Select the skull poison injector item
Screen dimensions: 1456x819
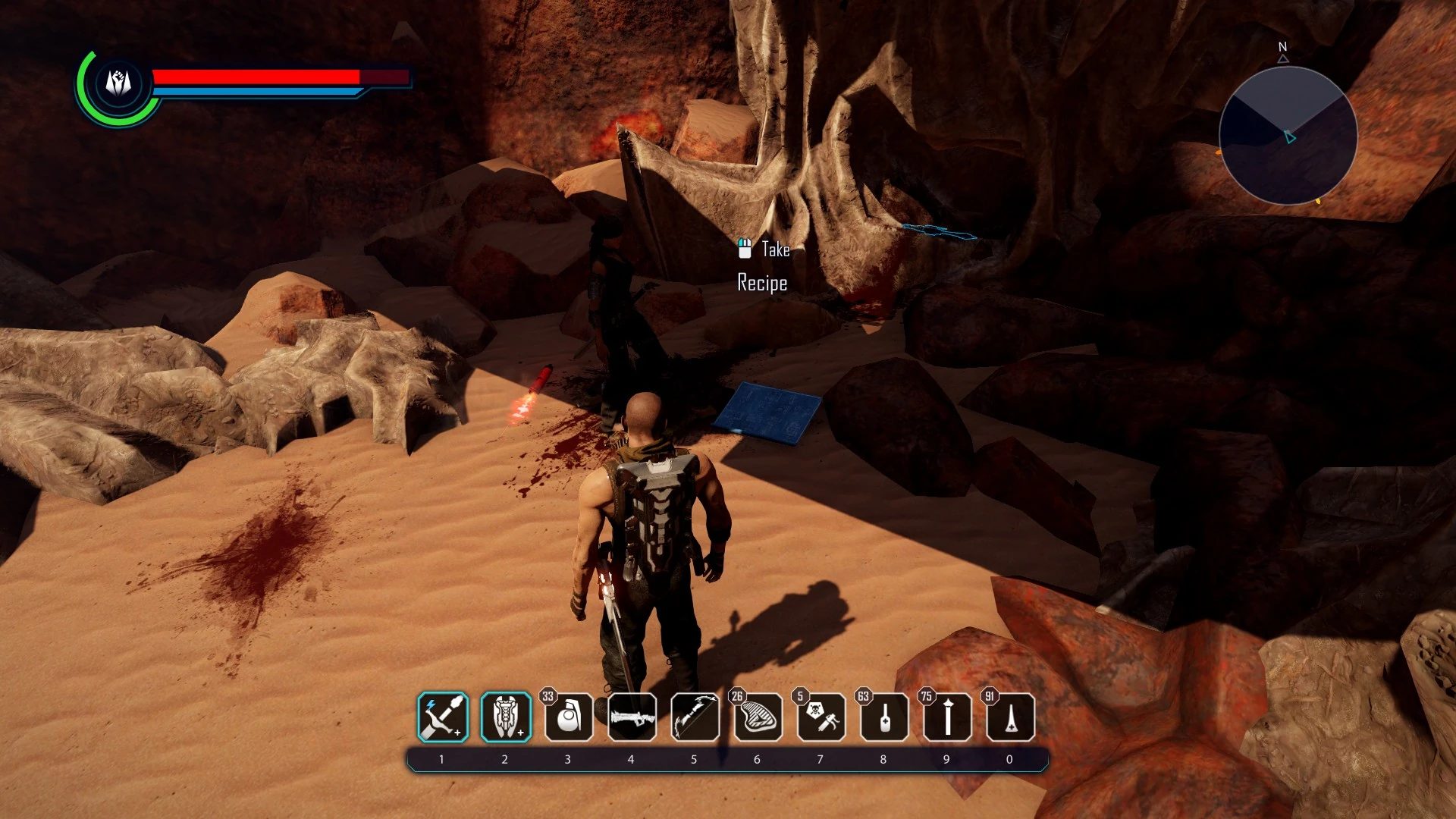(821, 717)
